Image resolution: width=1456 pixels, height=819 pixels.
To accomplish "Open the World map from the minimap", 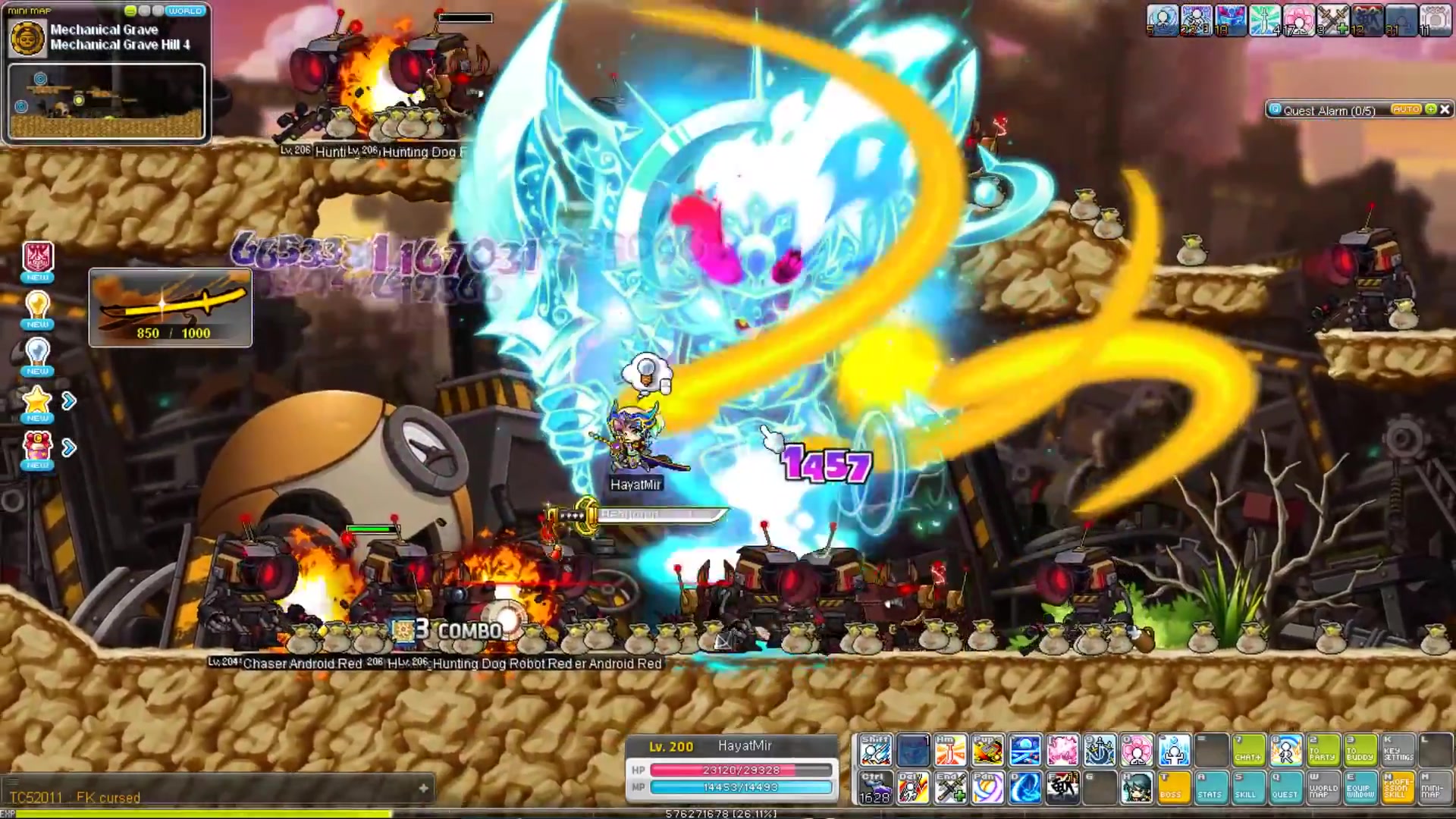I will [184, 11].
